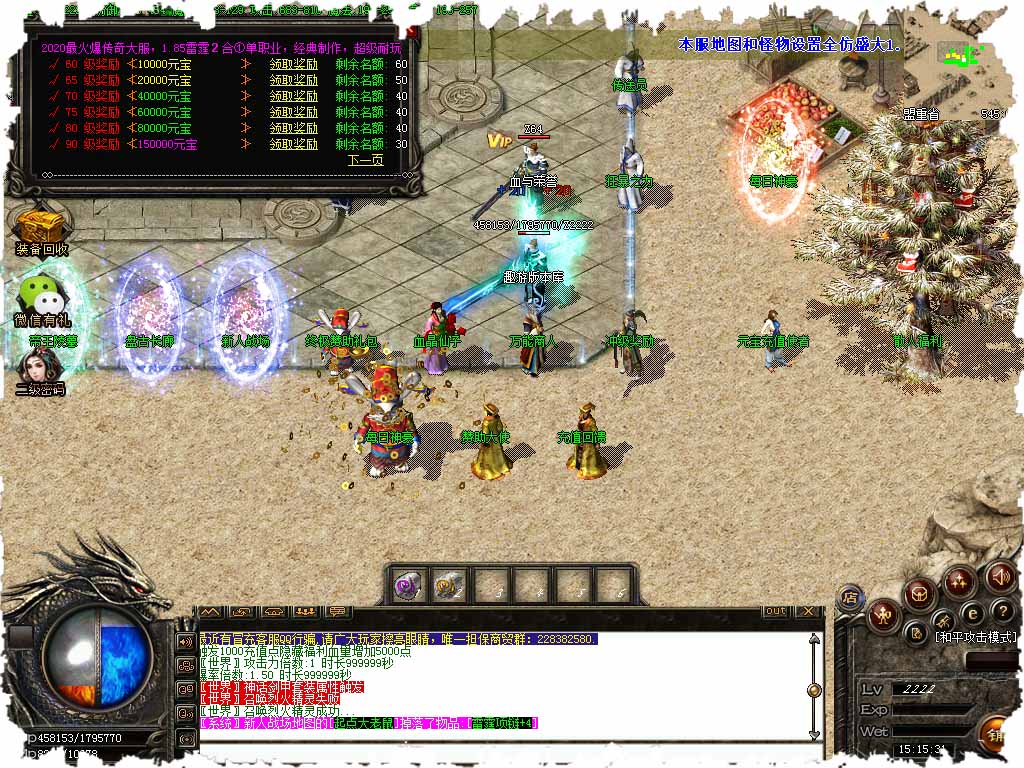
Task: Click the round 'e' button
Action: pyautogui.click(x=970, y=614)
